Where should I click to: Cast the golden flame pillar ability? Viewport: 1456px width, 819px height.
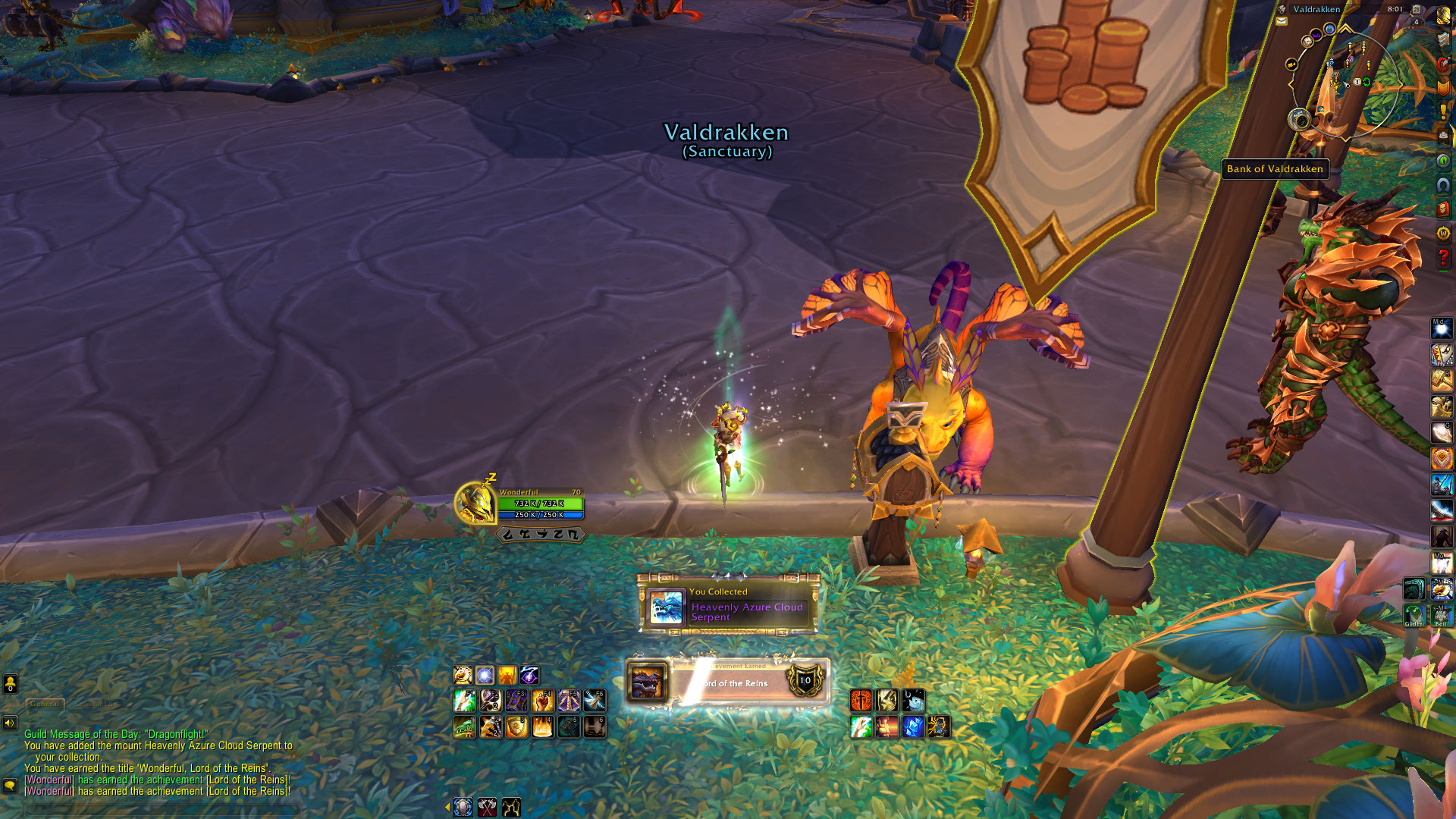point(543,727)
